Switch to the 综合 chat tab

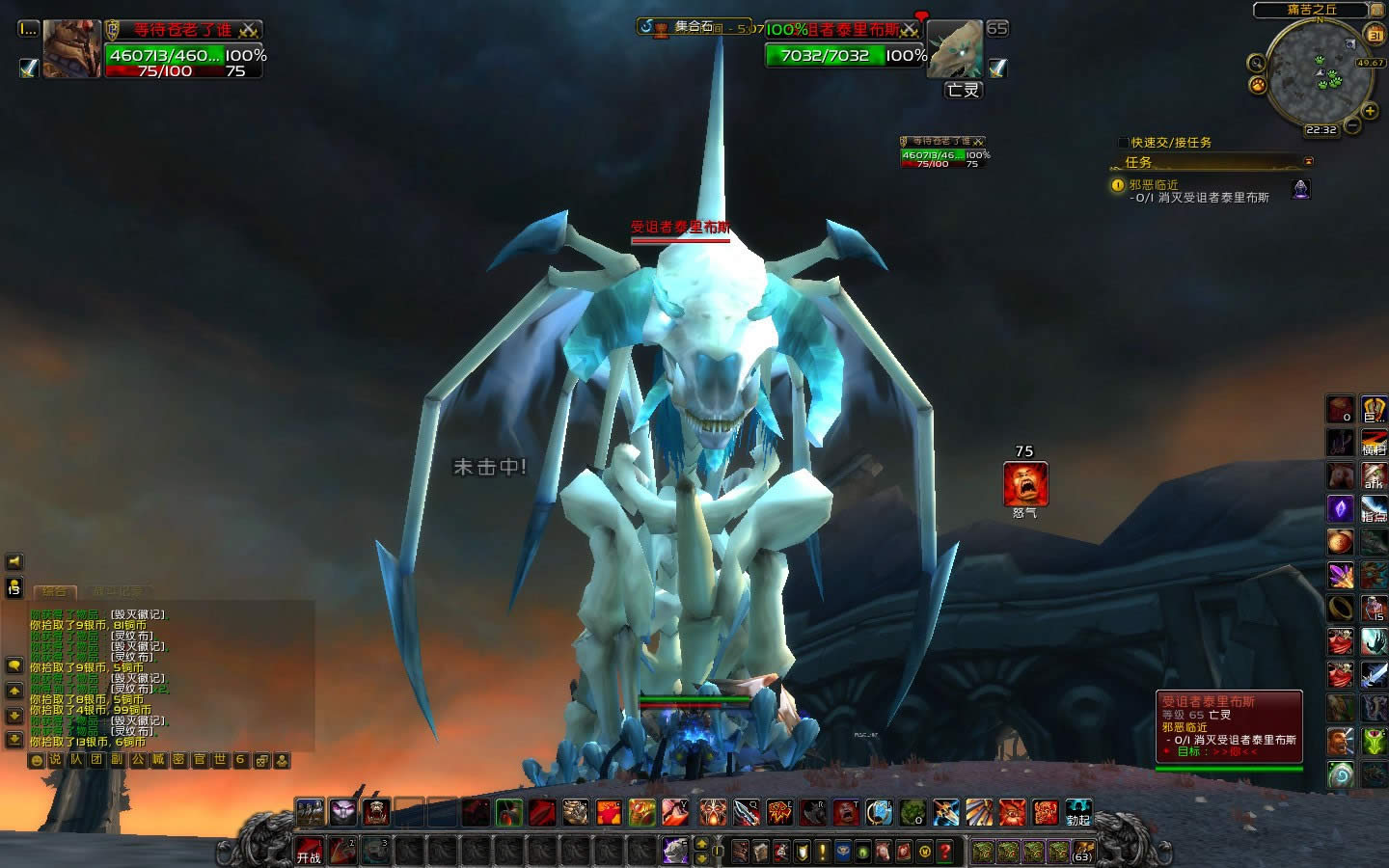click(55, 591)
